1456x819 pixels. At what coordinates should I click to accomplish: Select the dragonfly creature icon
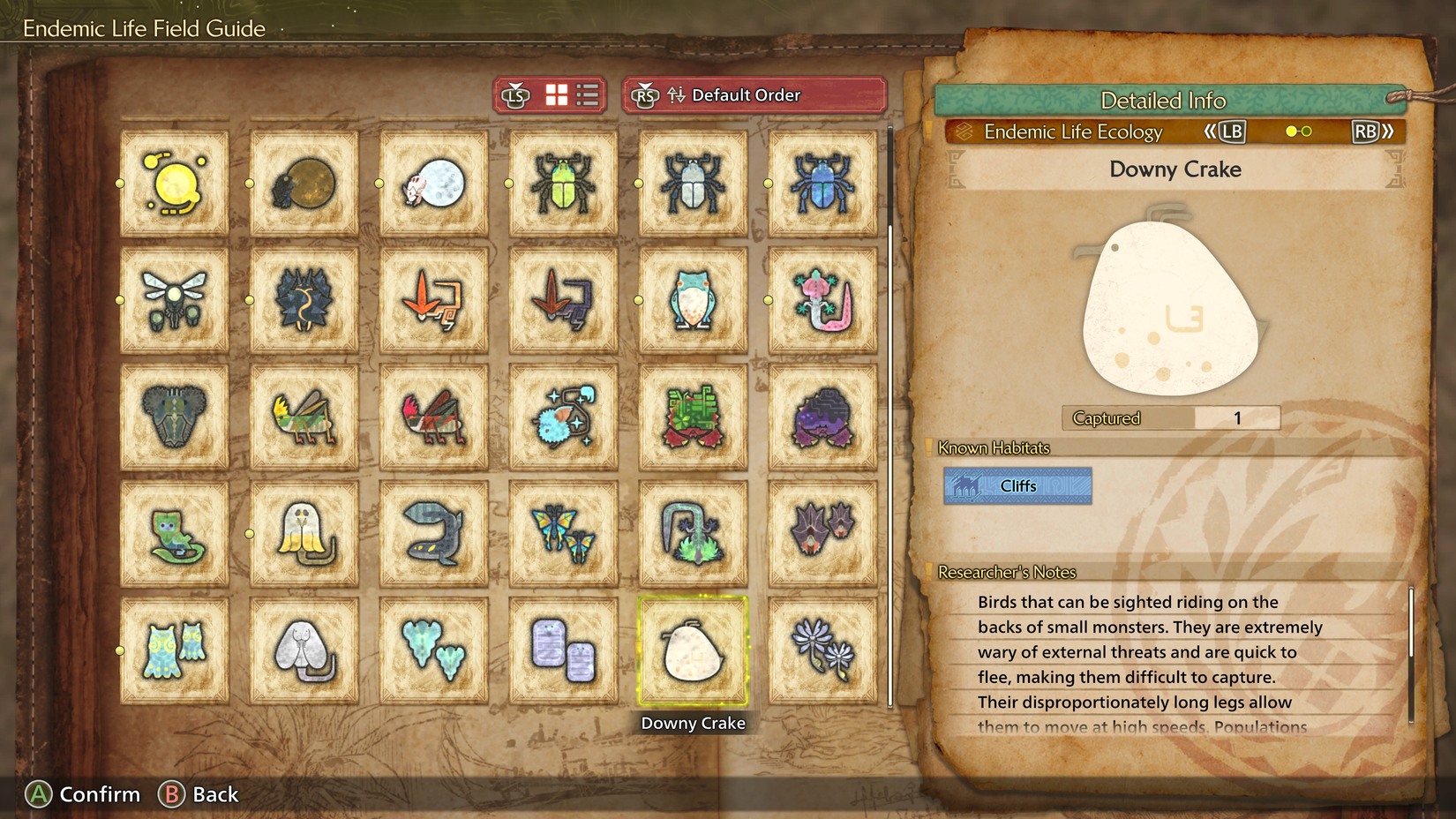(x=174, y=298)
